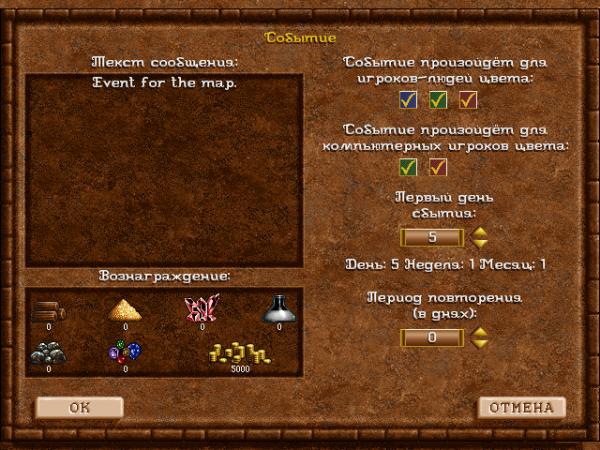600x450 pixels.
Task: Set the gold reward amount
Action: click(x=240, y=353)
